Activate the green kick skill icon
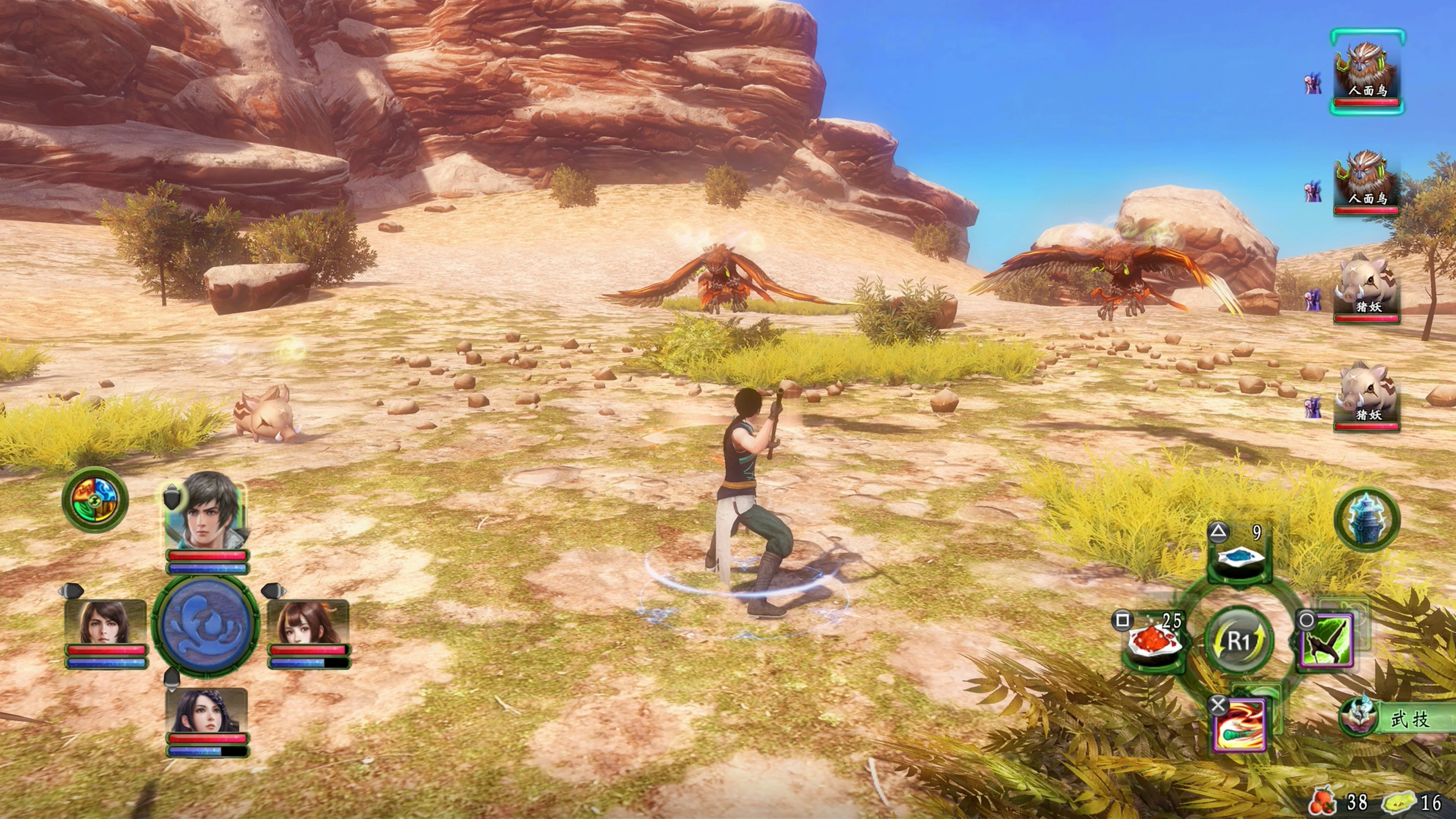The height and width of the screenshot is (819, 1456). tap(1326, 642)
